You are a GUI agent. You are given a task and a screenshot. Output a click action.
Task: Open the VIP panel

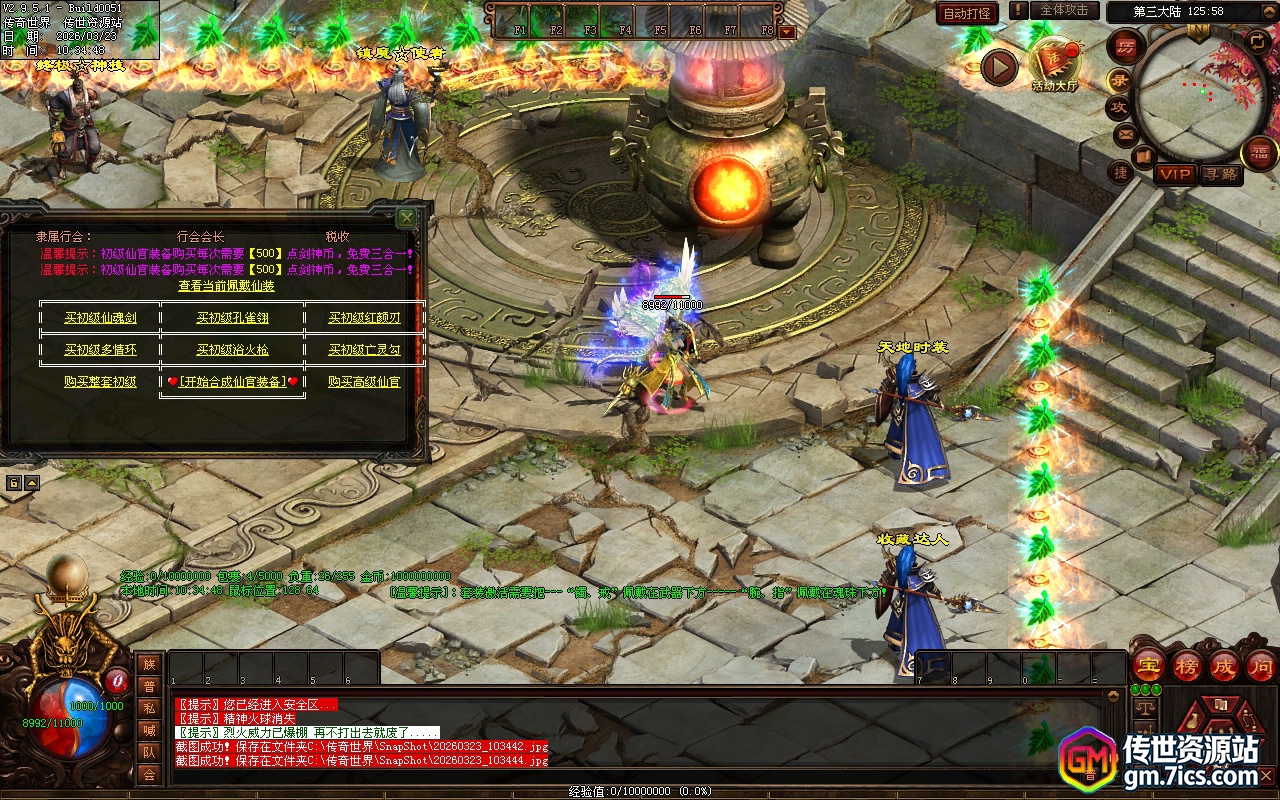(x=1176, y=174)
